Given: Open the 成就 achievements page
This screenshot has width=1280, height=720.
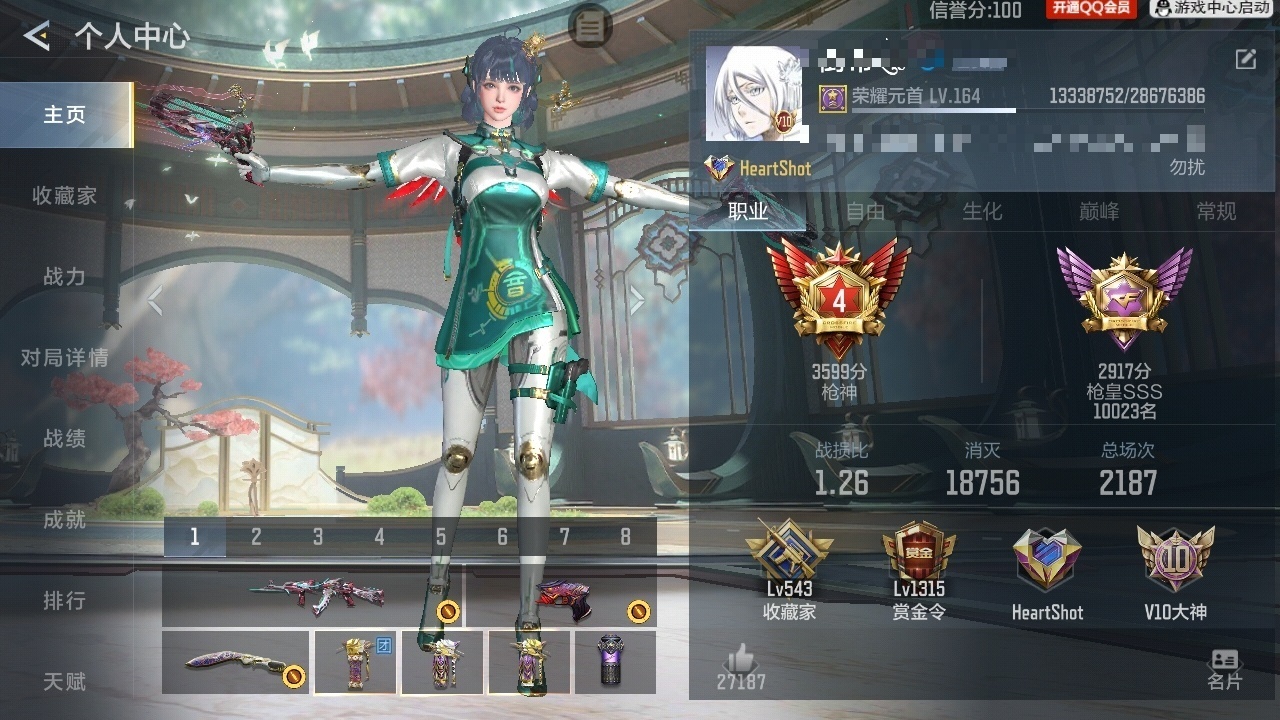Looking at the screenshot, I should point(65,520).
